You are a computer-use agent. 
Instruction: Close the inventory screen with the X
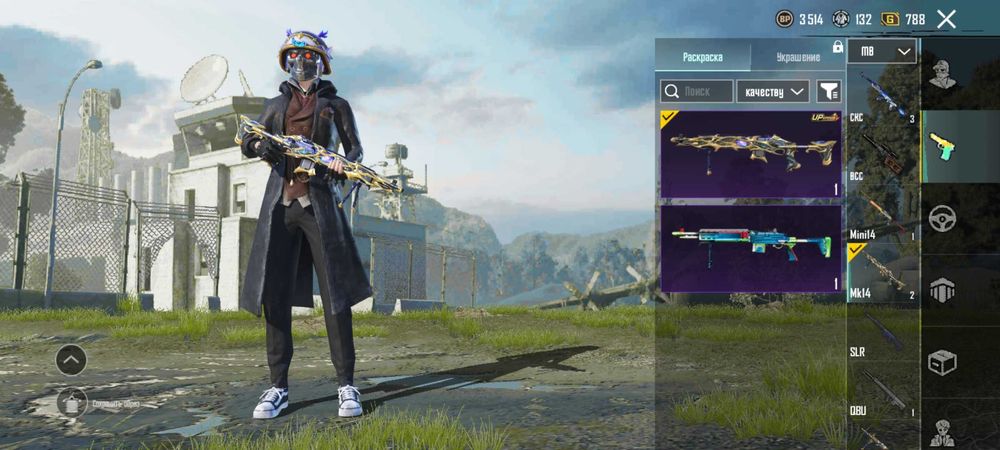point(946,18)
